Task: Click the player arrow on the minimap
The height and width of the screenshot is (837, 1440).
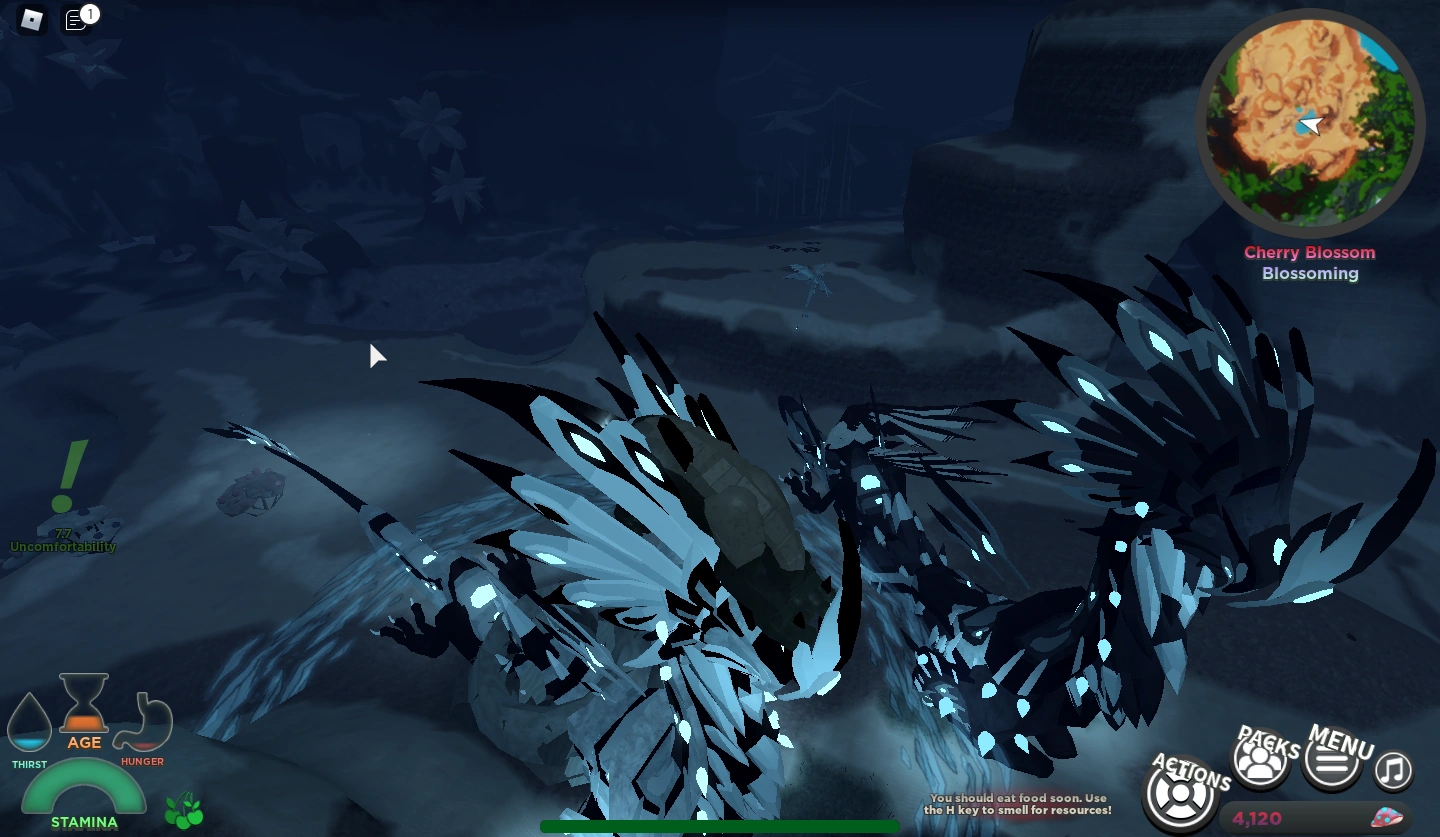Action: point(1310,126)
